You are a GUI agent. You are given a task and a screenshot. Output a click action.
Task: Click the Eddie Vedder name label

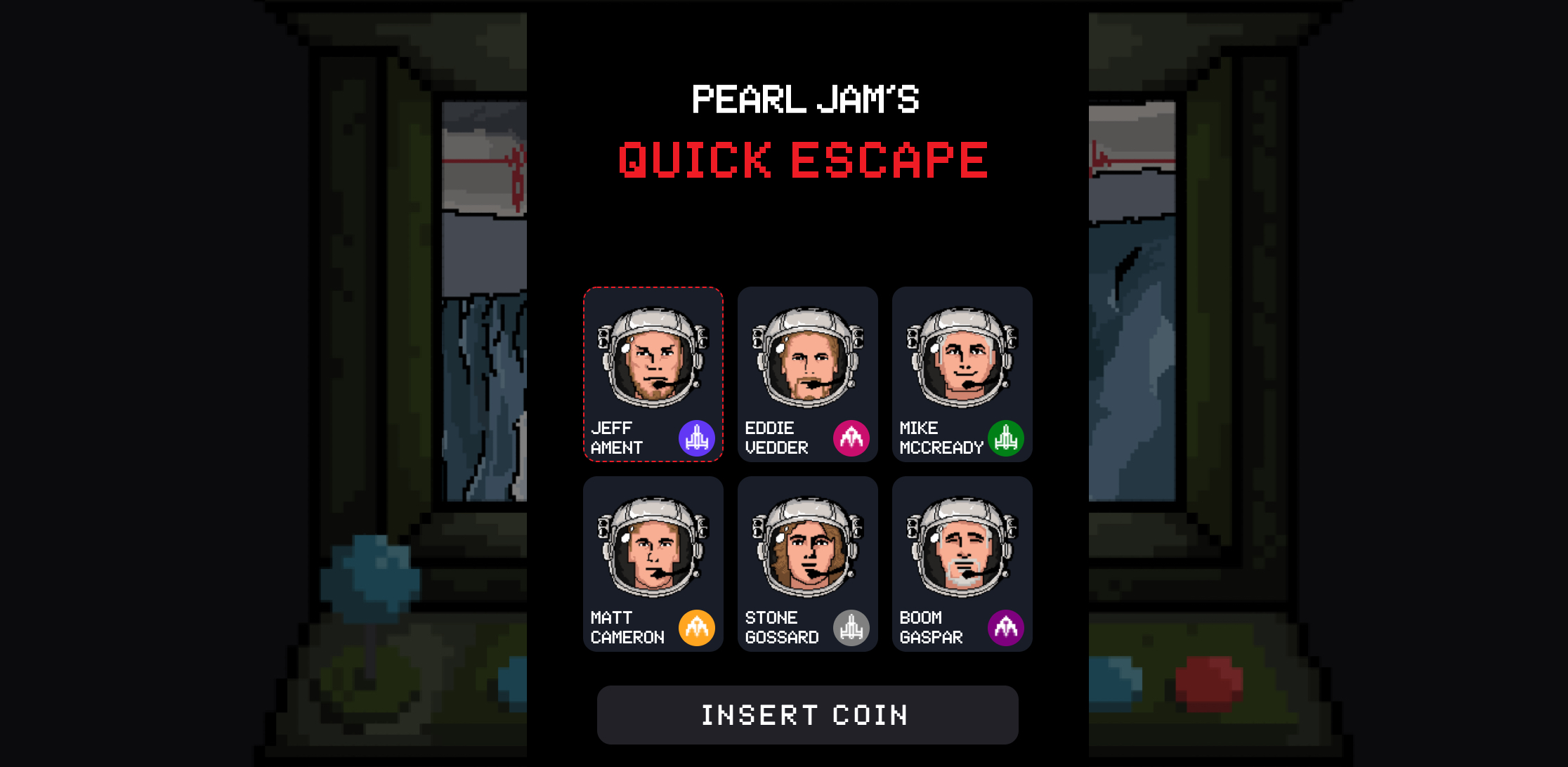click(x=777, y=437)
